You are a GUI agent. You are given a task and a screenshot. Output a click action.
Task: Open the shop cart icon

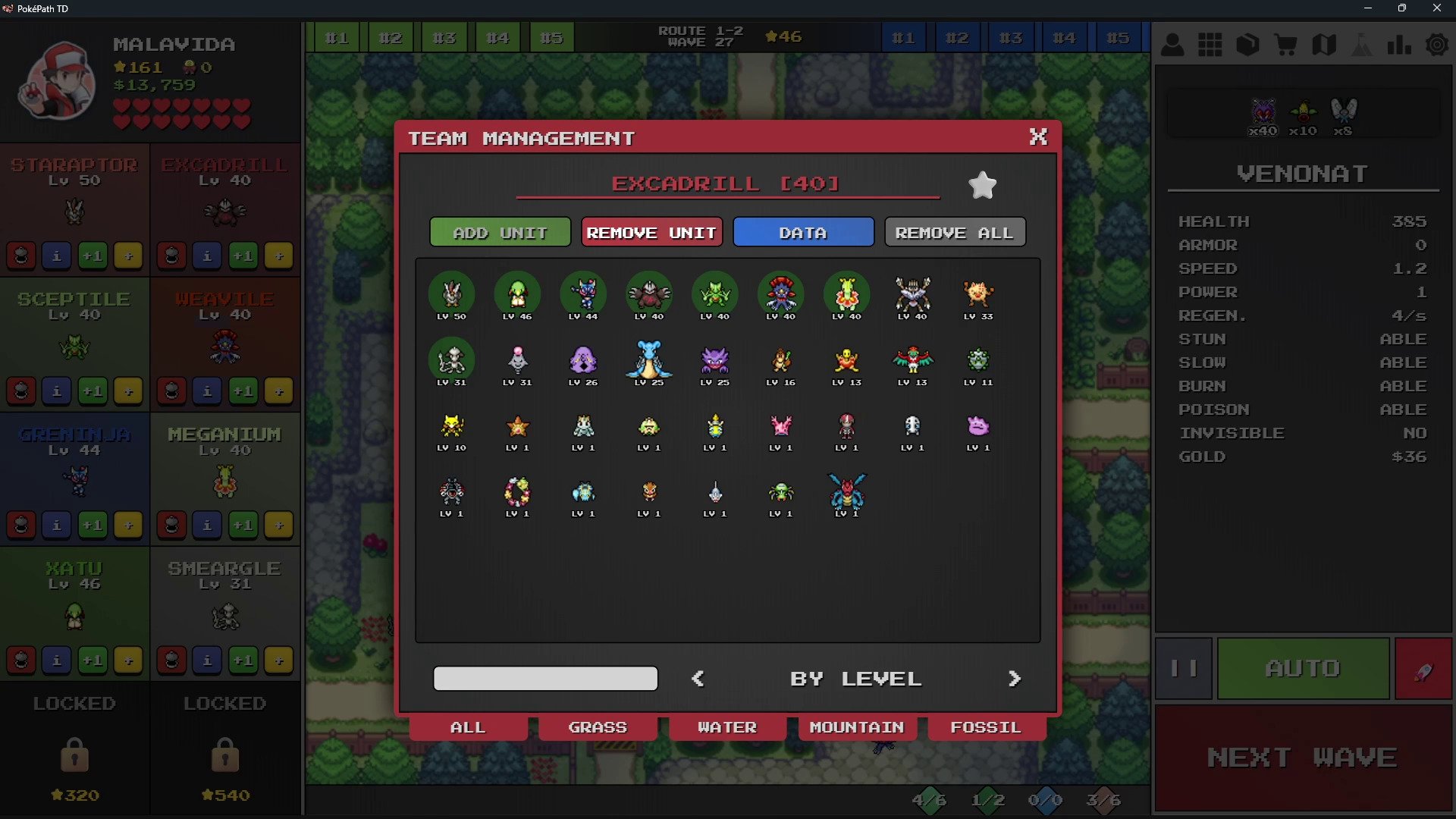(x=1285, y=45)
